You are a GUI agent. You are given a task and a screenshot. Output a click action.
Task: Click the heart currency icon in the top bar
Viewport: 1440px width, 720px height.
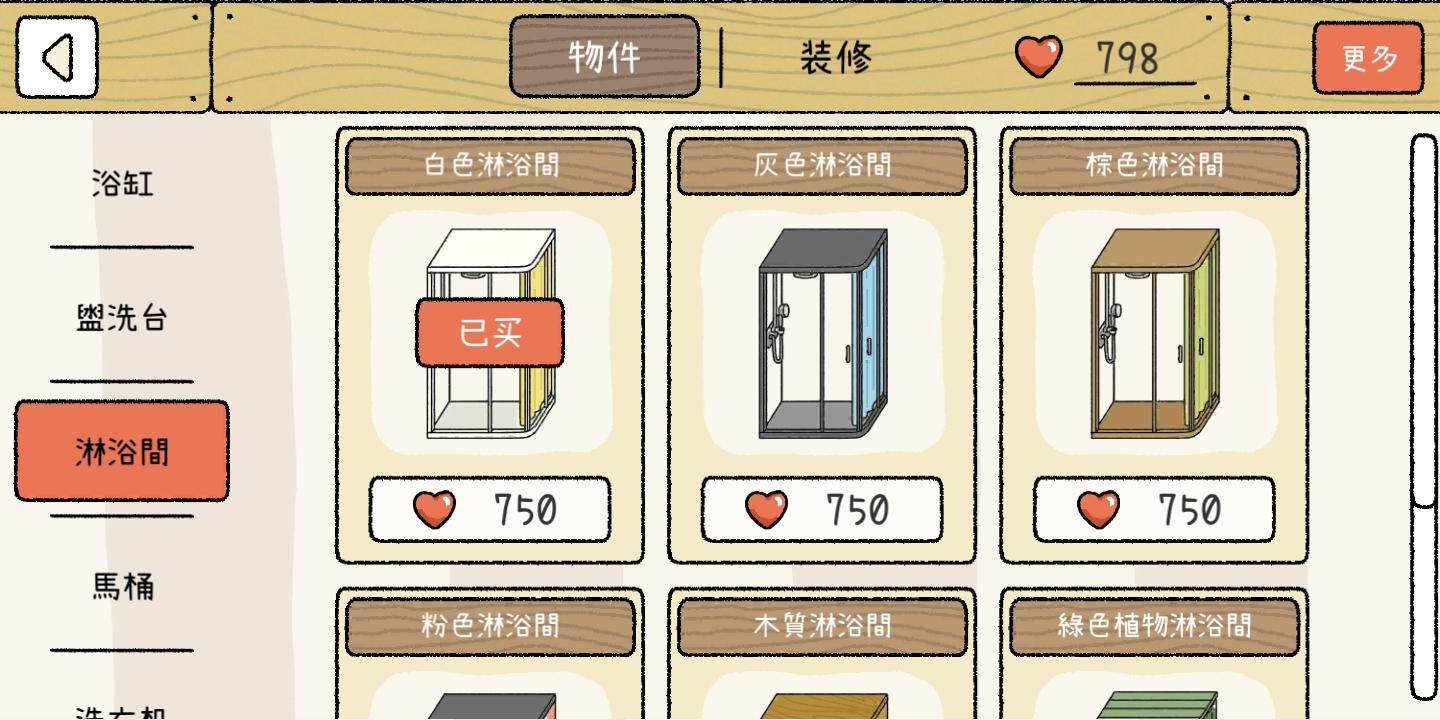(x=1040, y=58)
